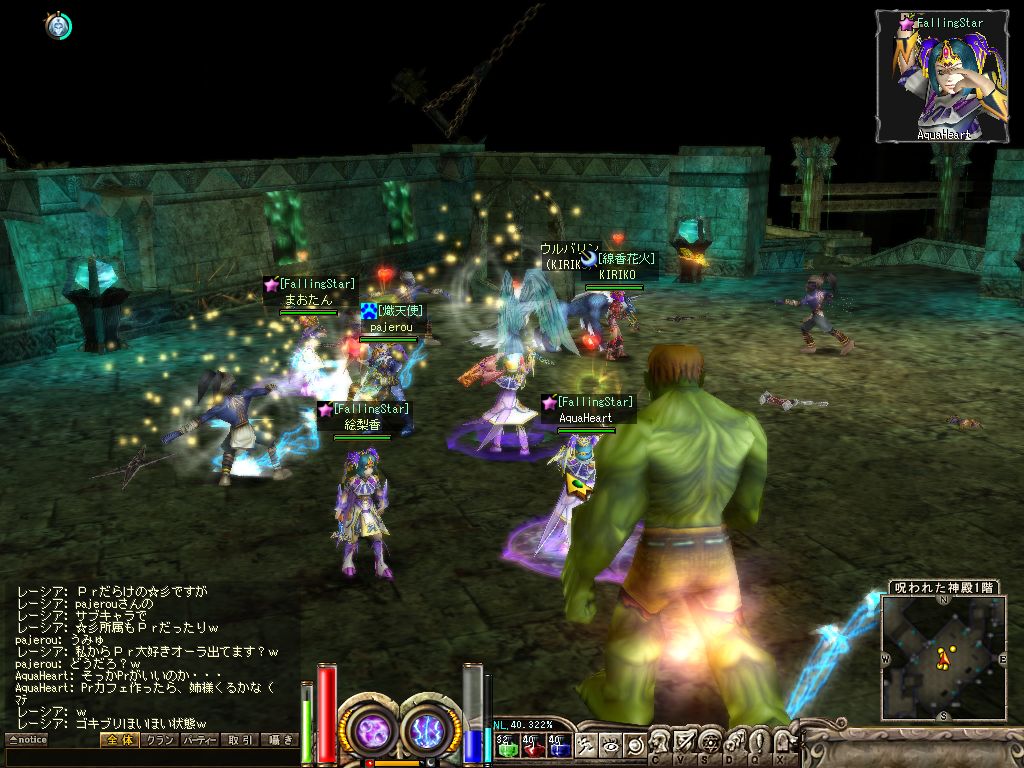Open the quest exclamation mark icon (Q)

click(758, 743)
